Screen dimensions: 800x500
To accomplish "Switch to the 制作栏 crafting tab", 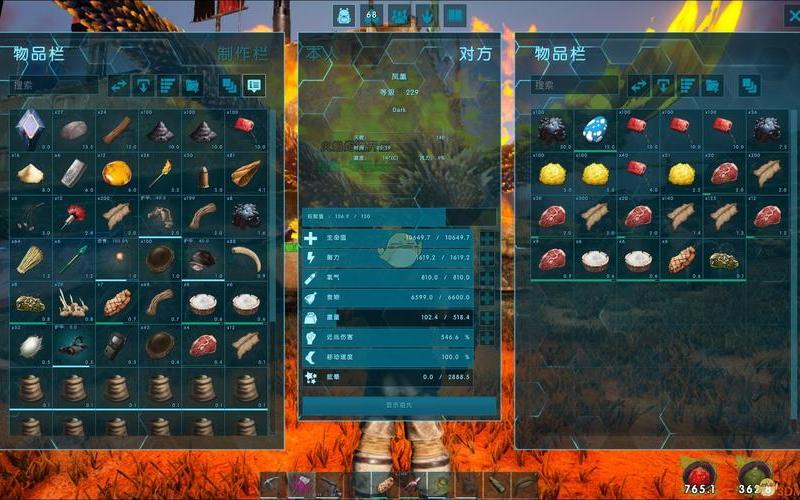I will (x=243, y=53).
